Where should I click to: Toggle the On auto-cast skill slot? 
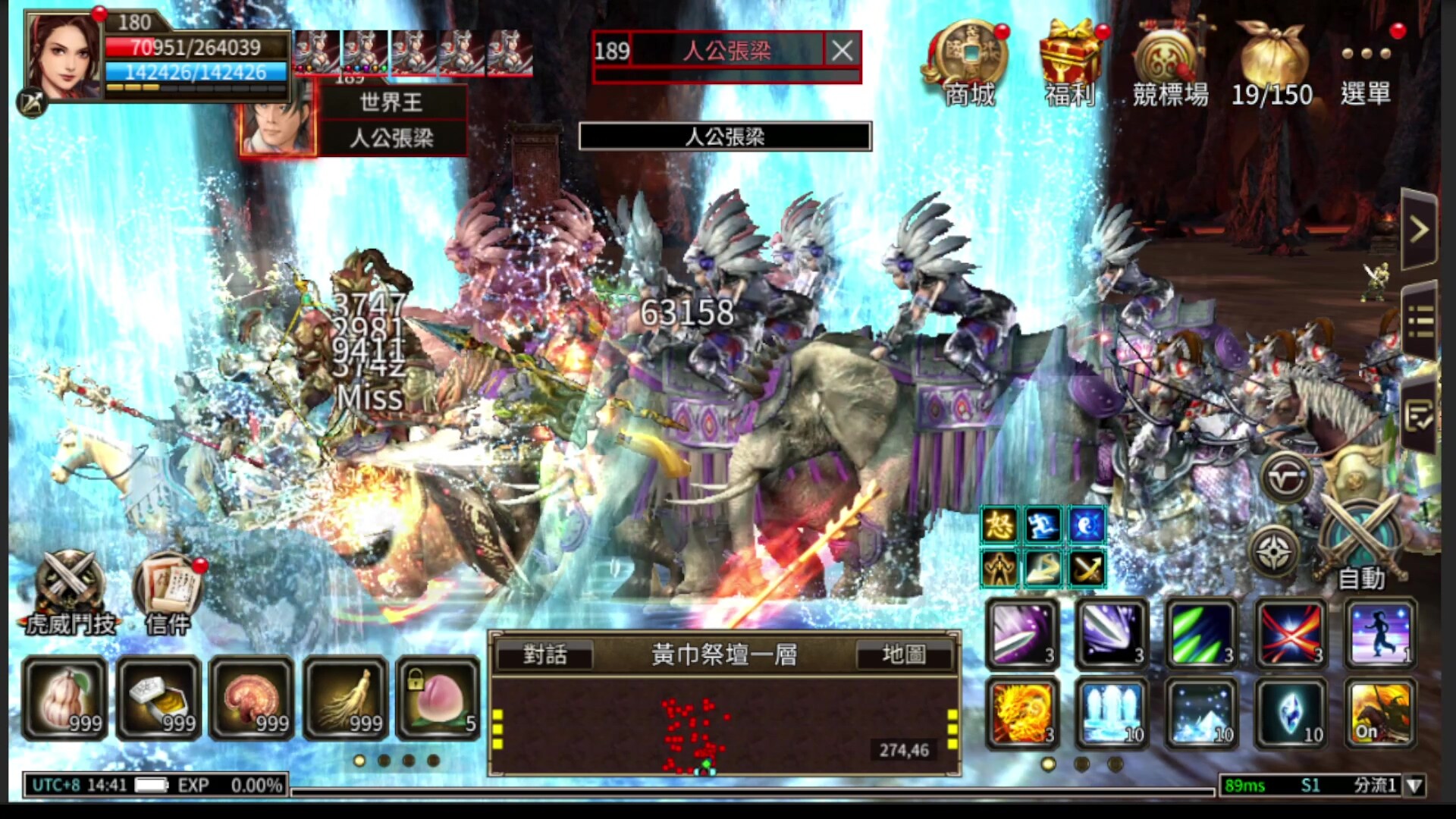(1379, 711)
